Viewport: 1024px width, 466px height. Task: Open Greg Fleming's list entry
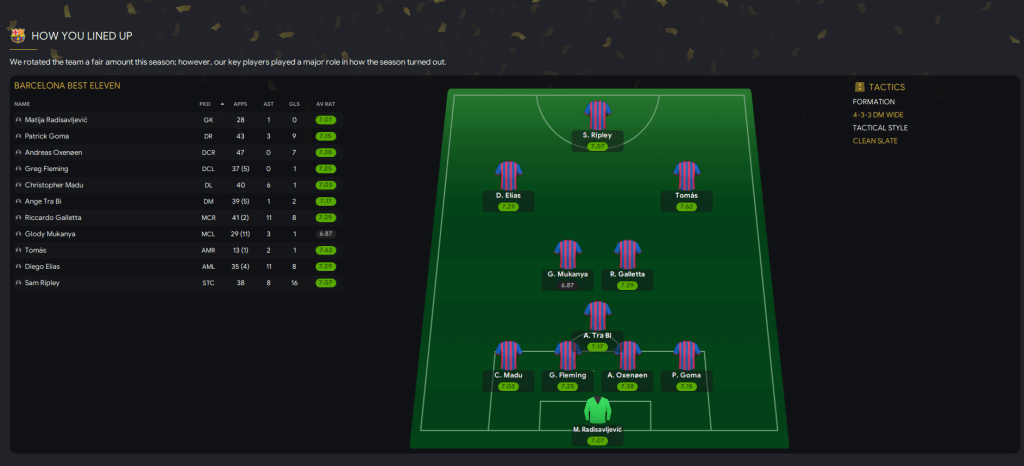46,169
